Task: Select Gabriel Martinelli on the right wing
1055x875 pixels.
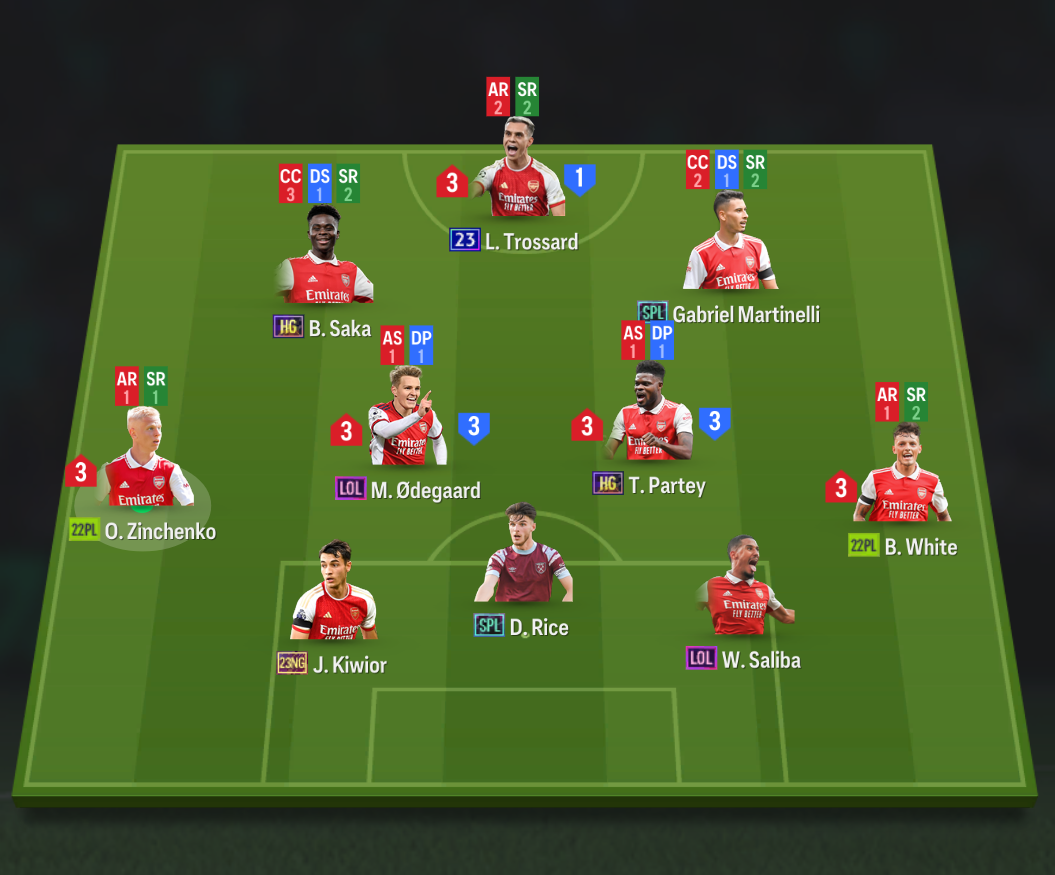Action: [730, 245]
